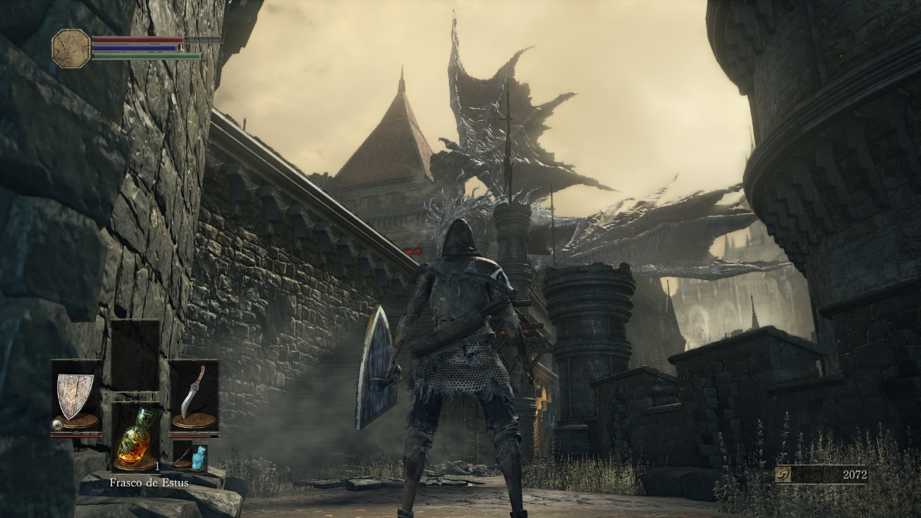Select the Frasco de Estus item slot
Image resolution: width=921 pixels, height=518 pixels.
(135, 436)
